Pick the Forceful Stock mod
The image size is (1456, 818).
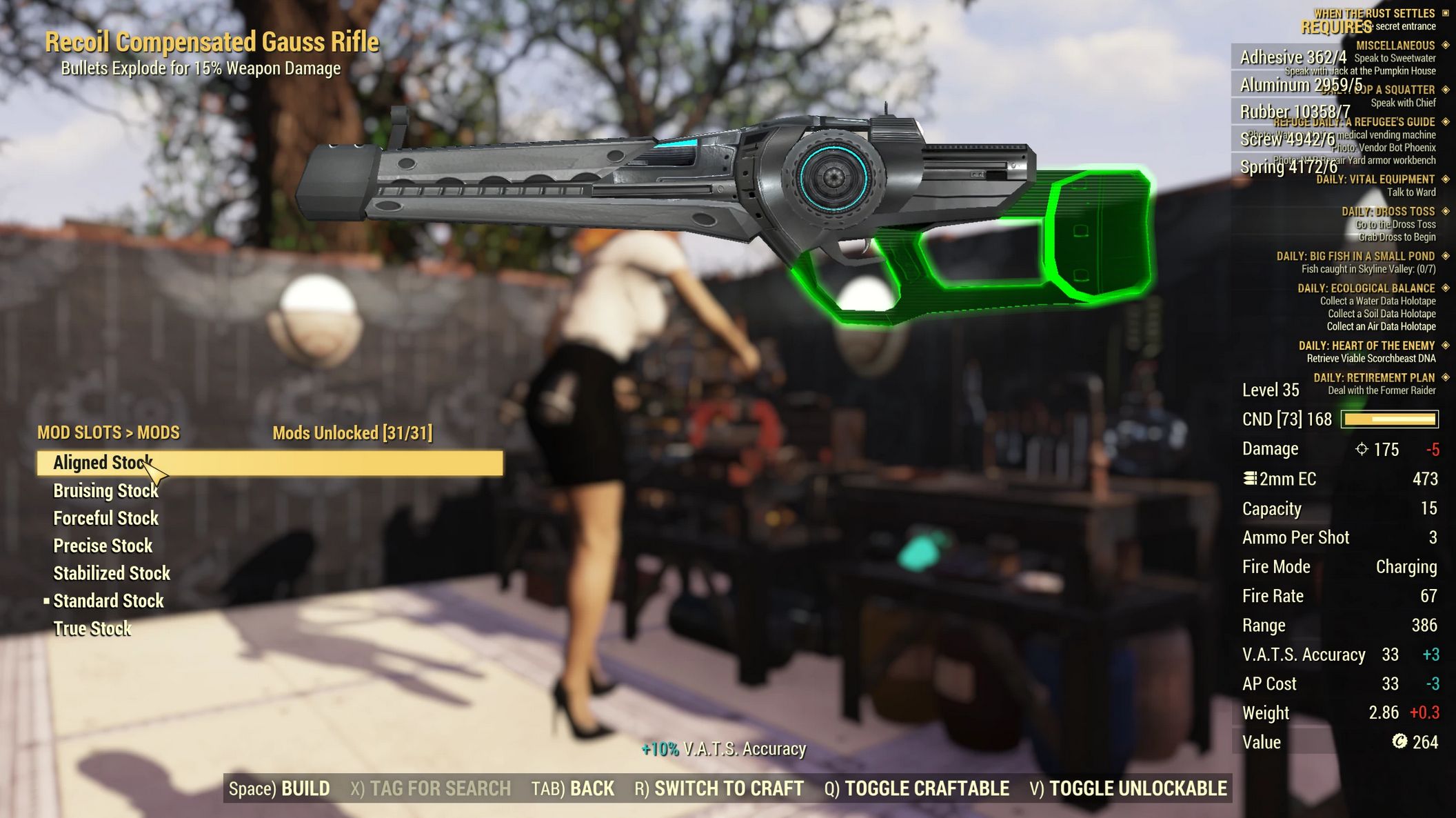click(x=106, y=518)
